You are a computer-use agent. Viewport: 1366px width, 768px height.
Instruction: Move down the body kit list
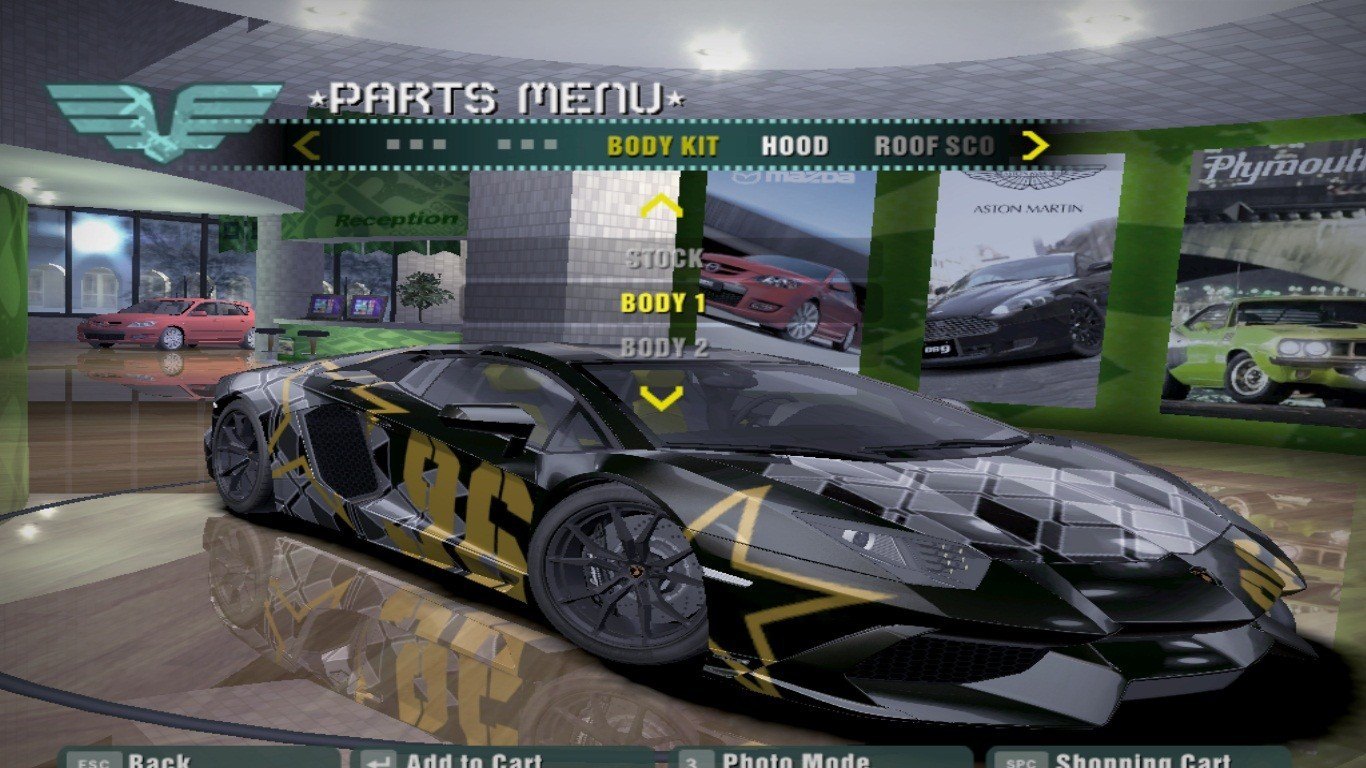pos(661,398)
